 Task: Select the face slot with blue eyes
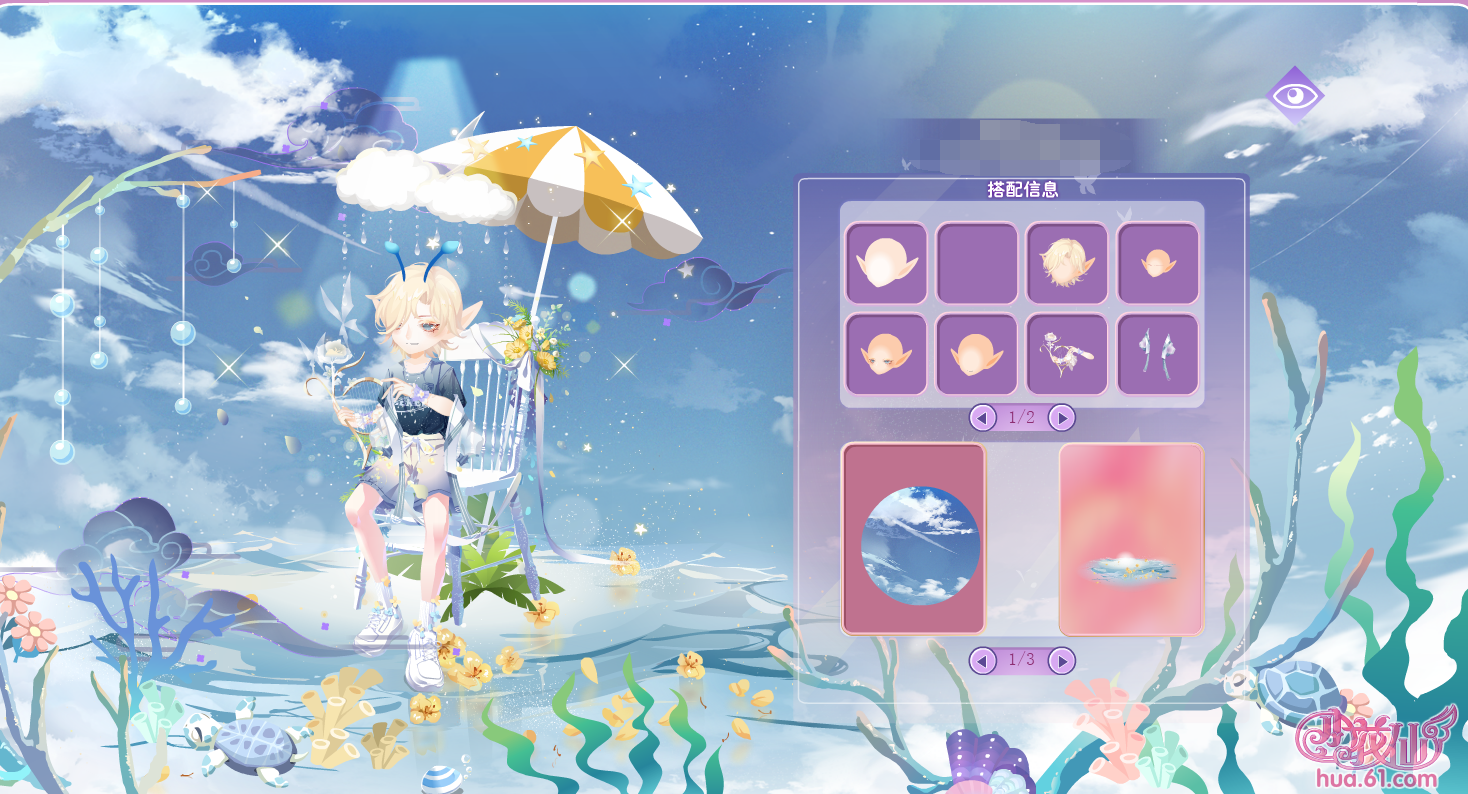[886, 354]
